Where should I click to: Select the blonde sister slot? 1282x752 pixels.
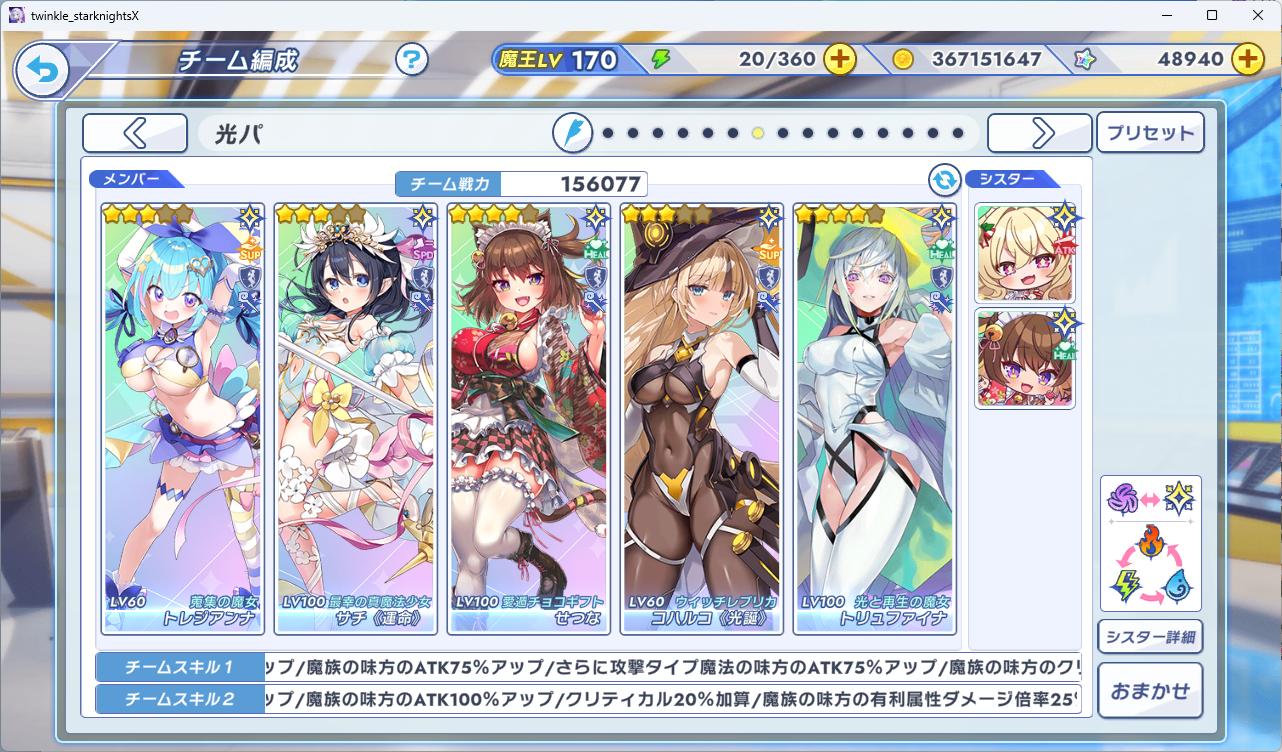click(1025, 254)
